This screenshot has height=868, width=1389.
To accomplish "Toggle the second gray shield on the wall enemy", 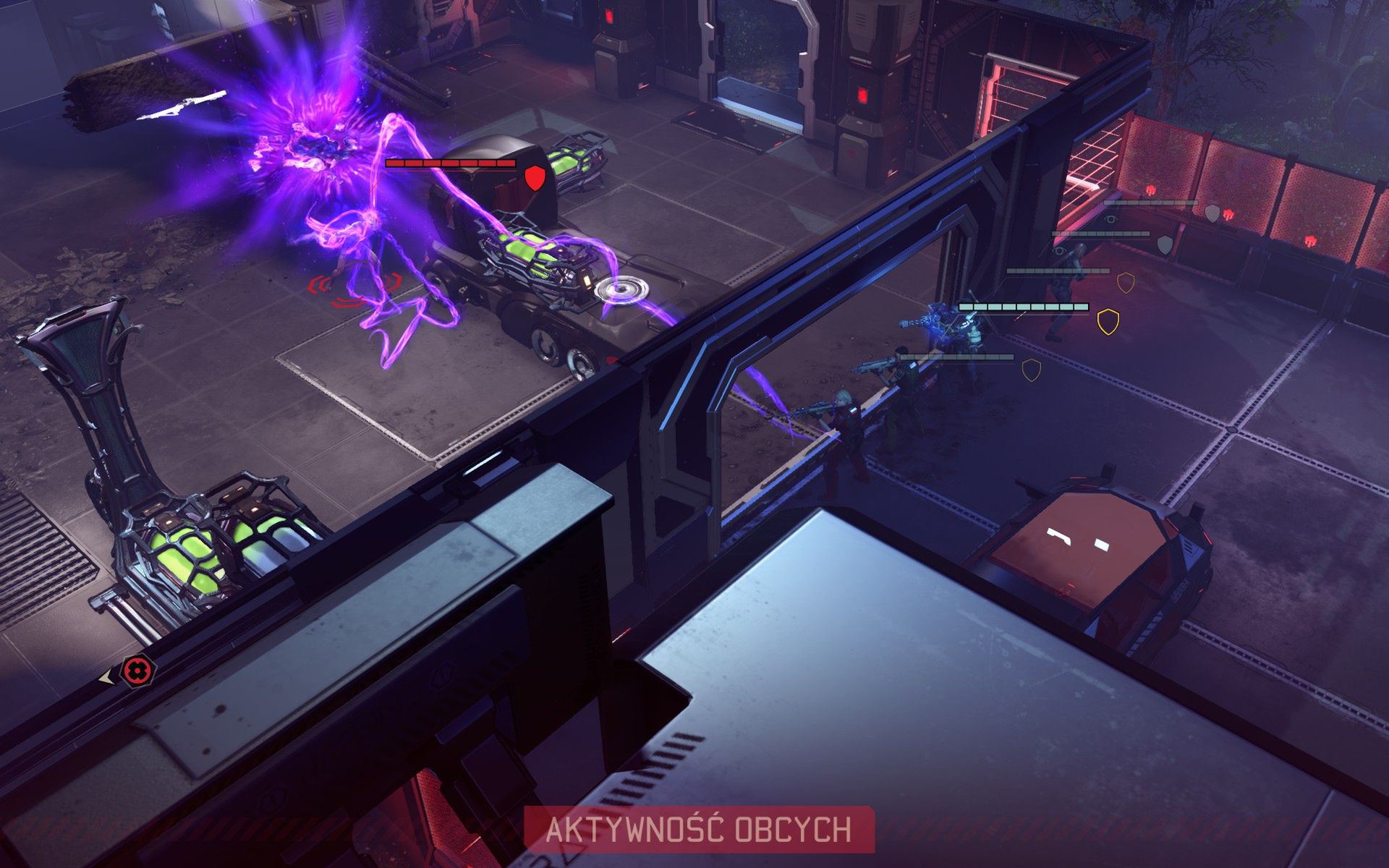I will tap(1164, 244).
